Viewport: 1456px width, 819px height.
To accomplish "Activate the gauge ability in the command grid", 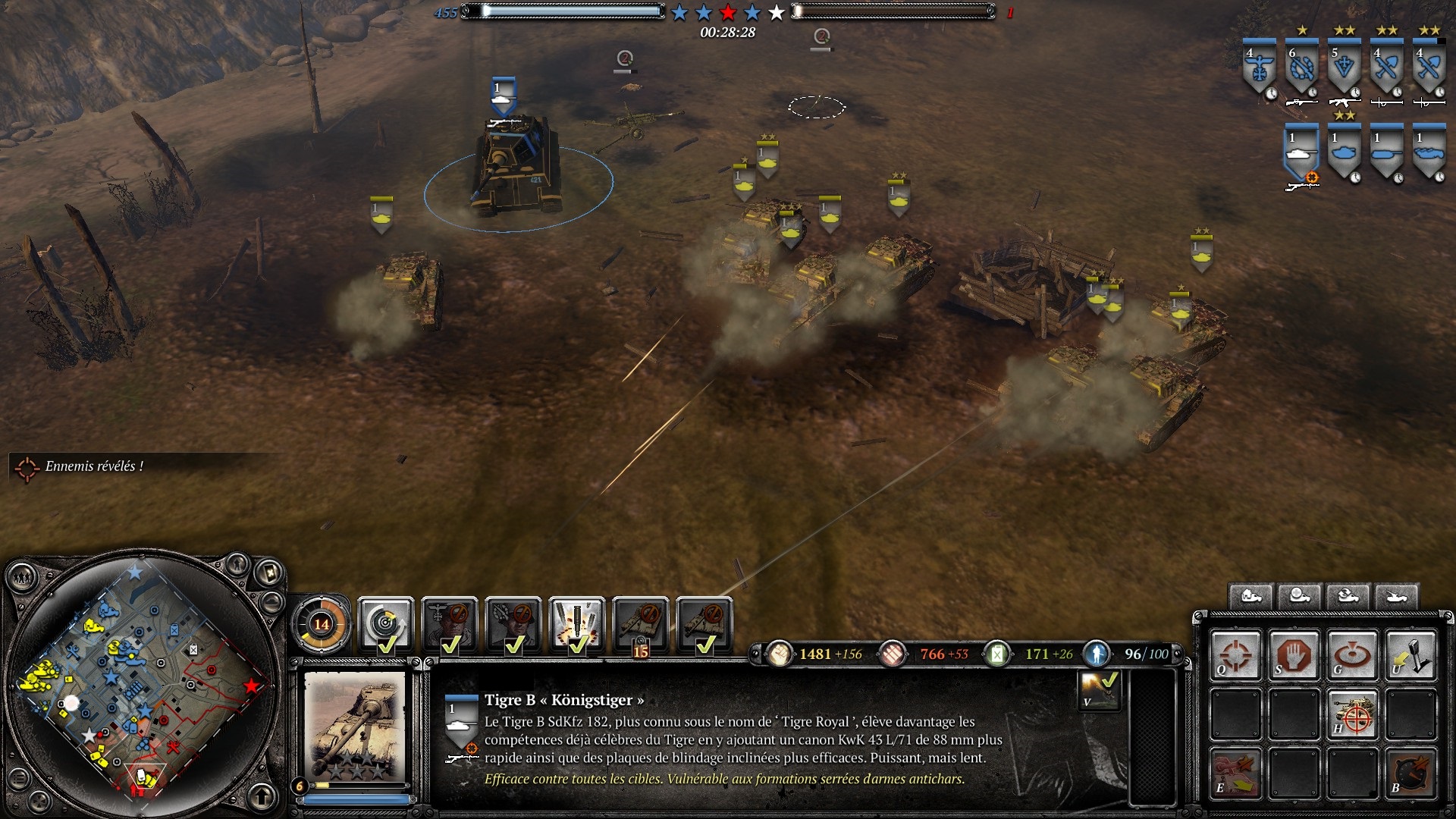I will click(1410, 773).
